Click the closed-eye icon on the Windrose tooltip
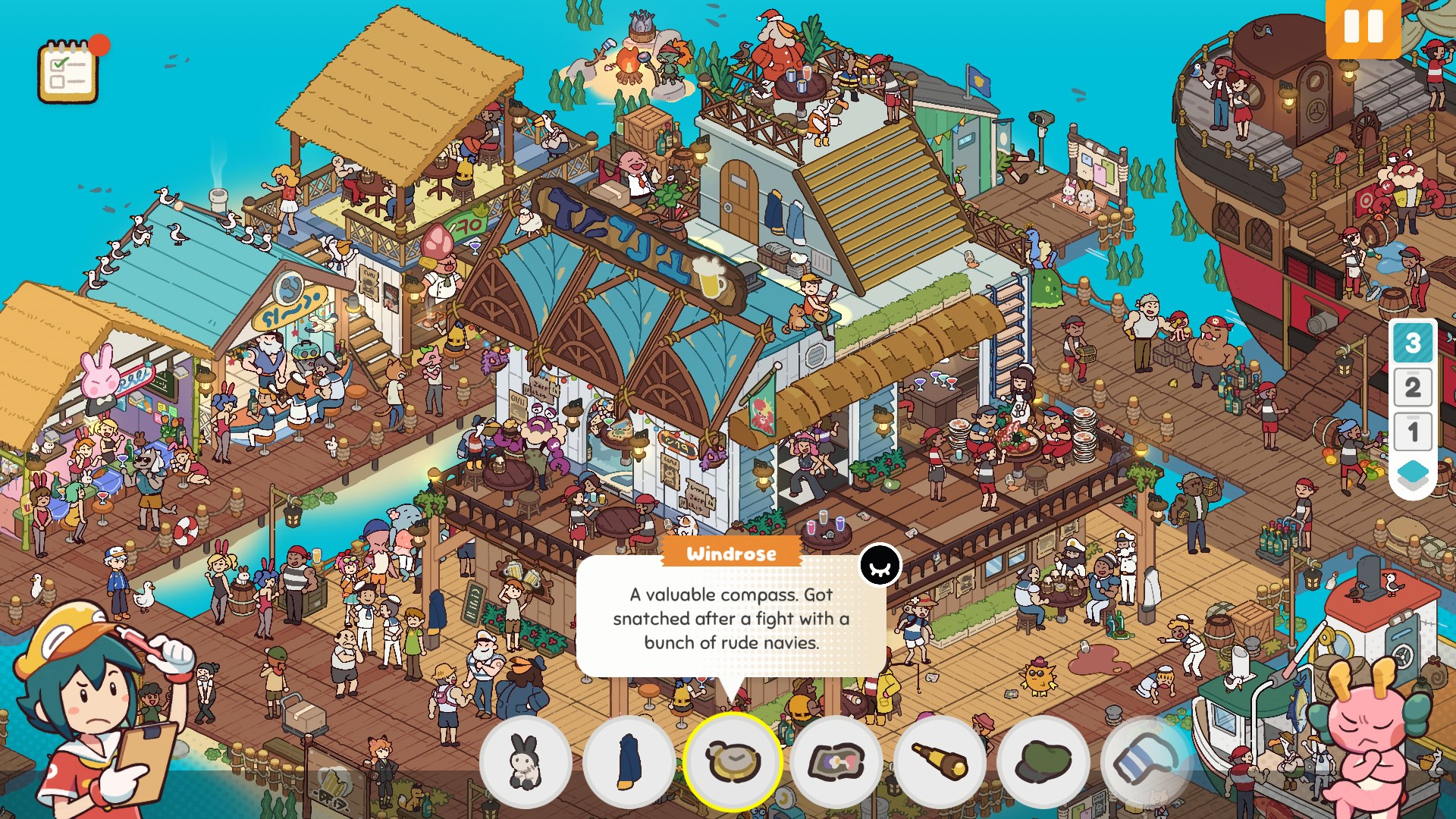The width and height of the screenshot is (1456, 819). (880, 566)
